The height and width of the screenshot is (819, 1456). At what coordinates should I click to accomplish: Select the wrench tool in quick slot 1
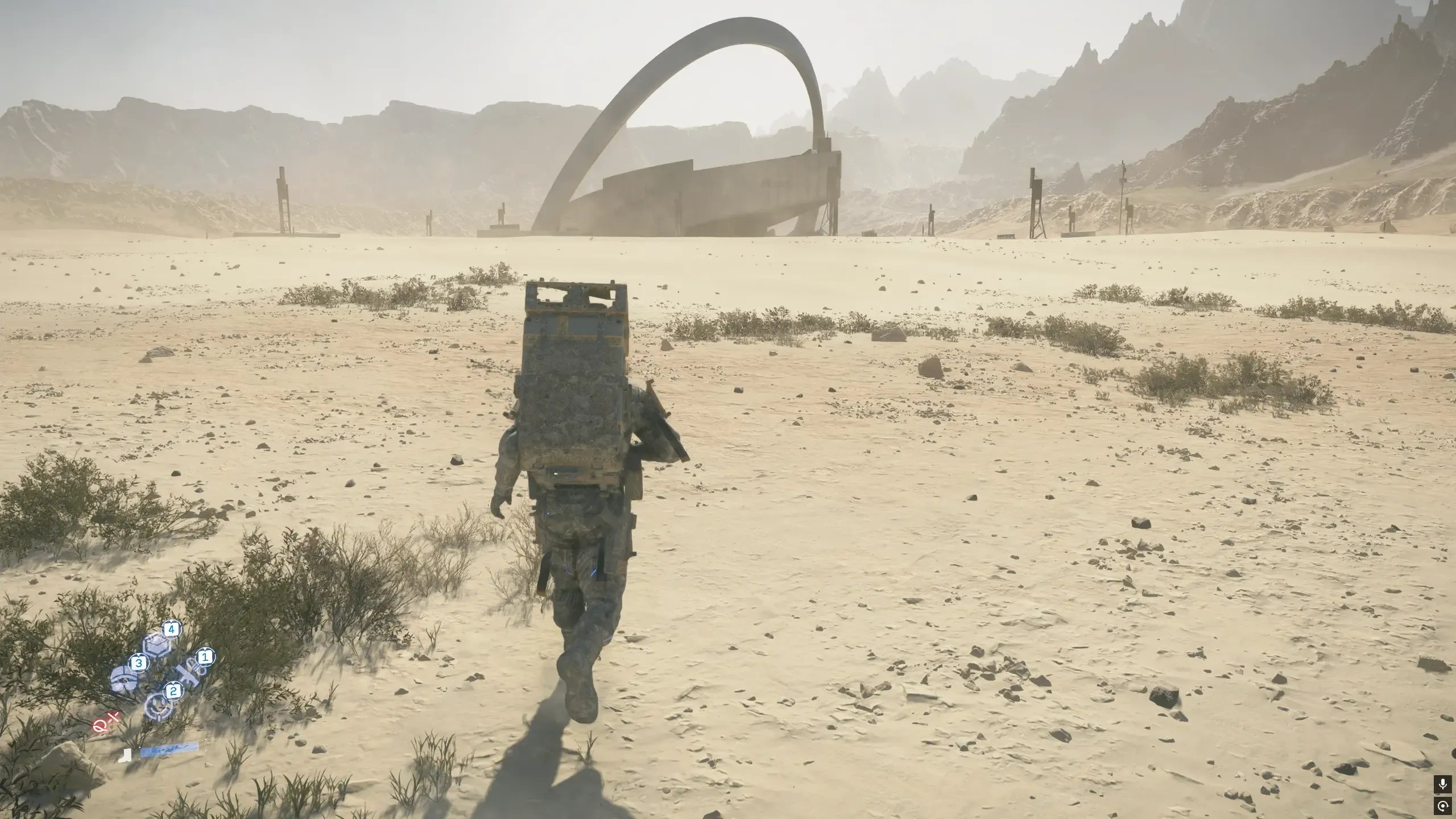pos(188,675)
